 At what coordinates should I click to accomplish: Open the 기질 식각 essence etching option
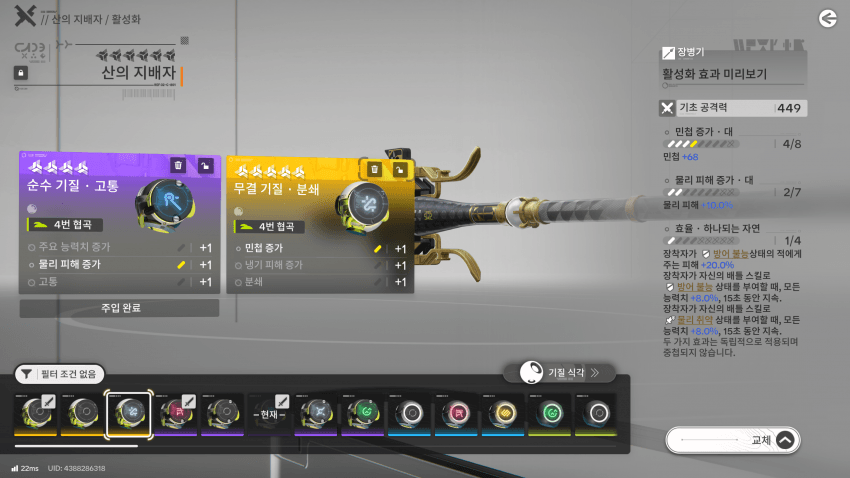[x=559, y=373]
